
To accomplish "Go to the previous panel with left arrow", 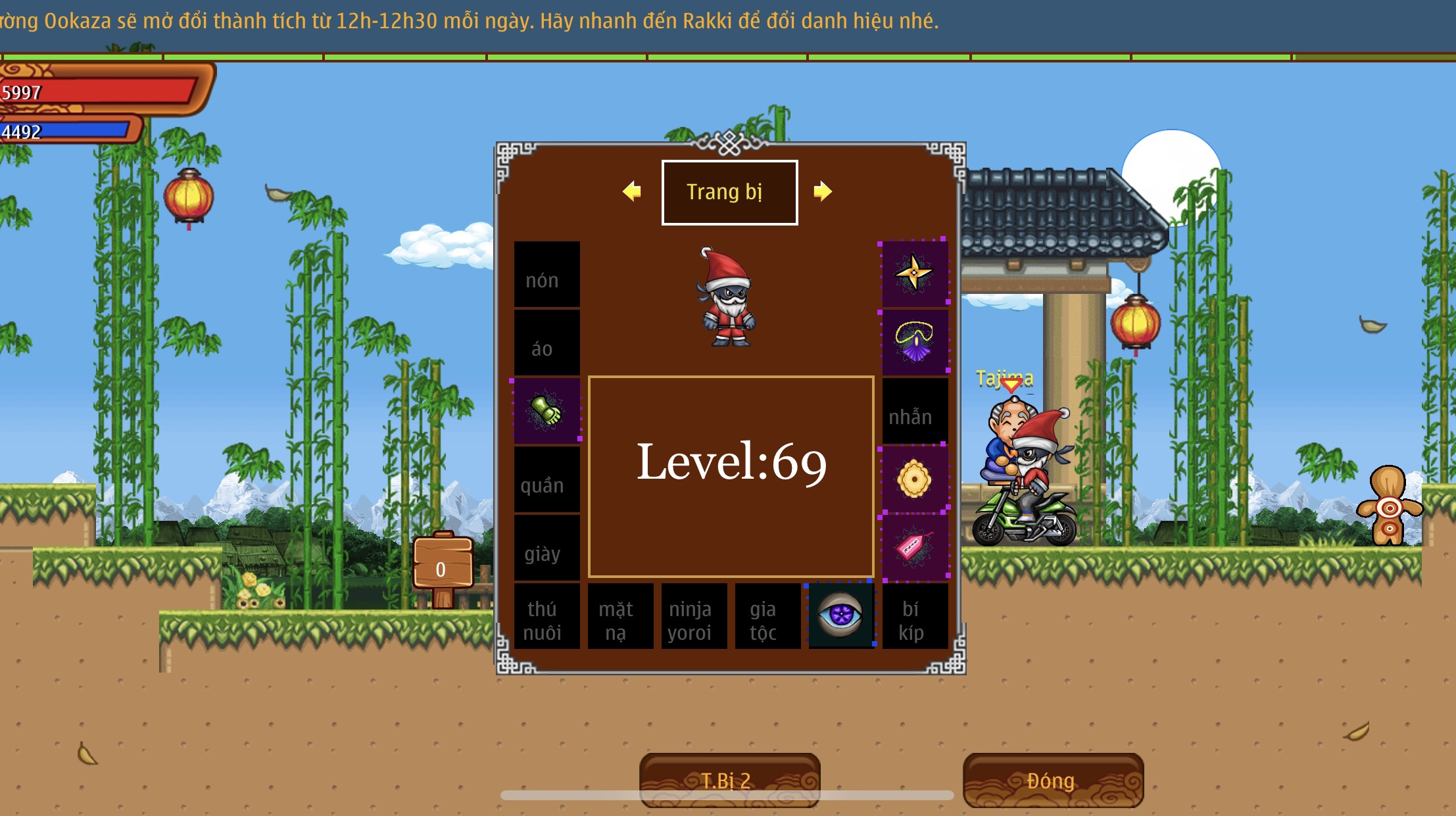I will [632, 191].
